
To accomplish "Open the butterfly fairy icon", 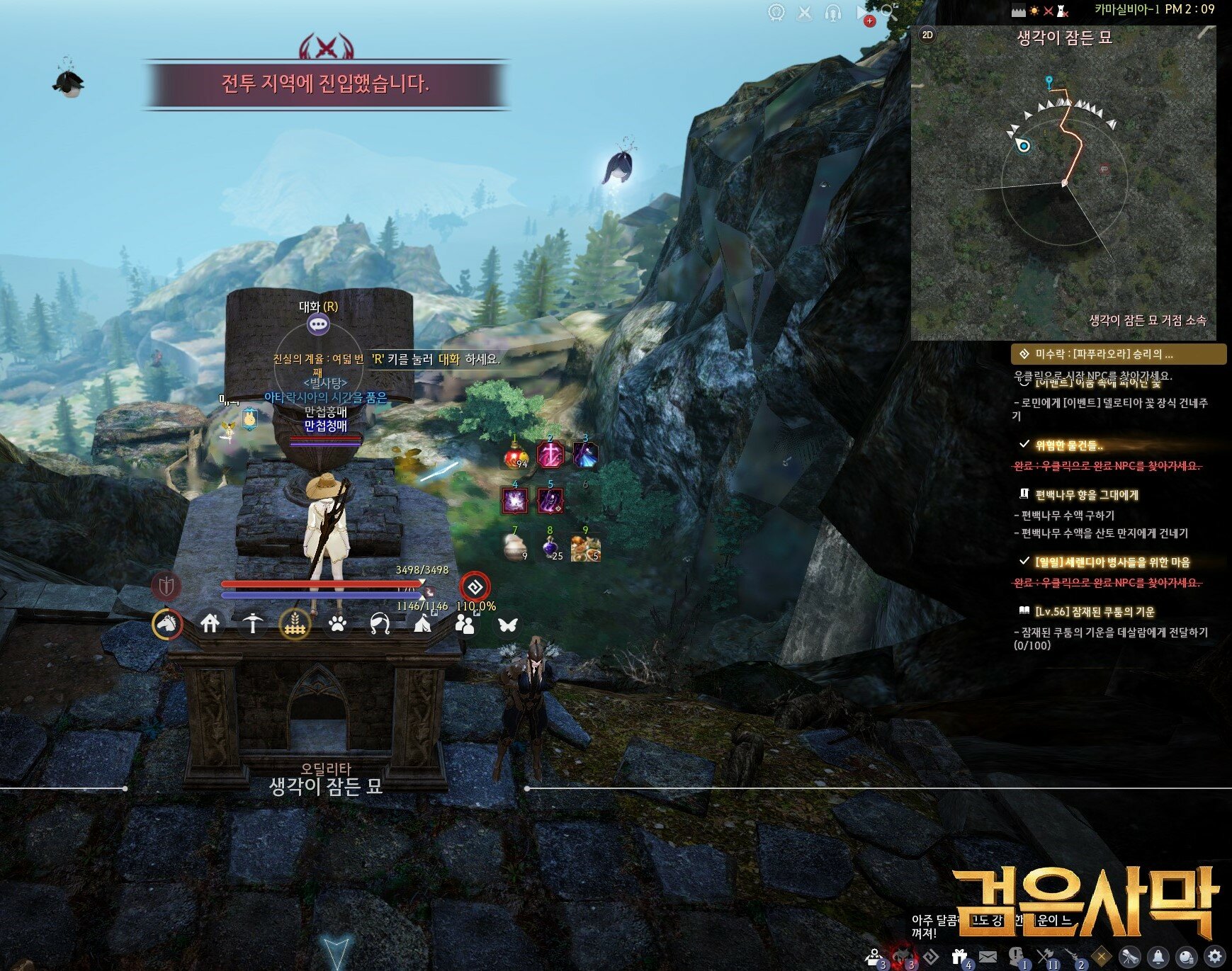I will click(x=507, y=624).
